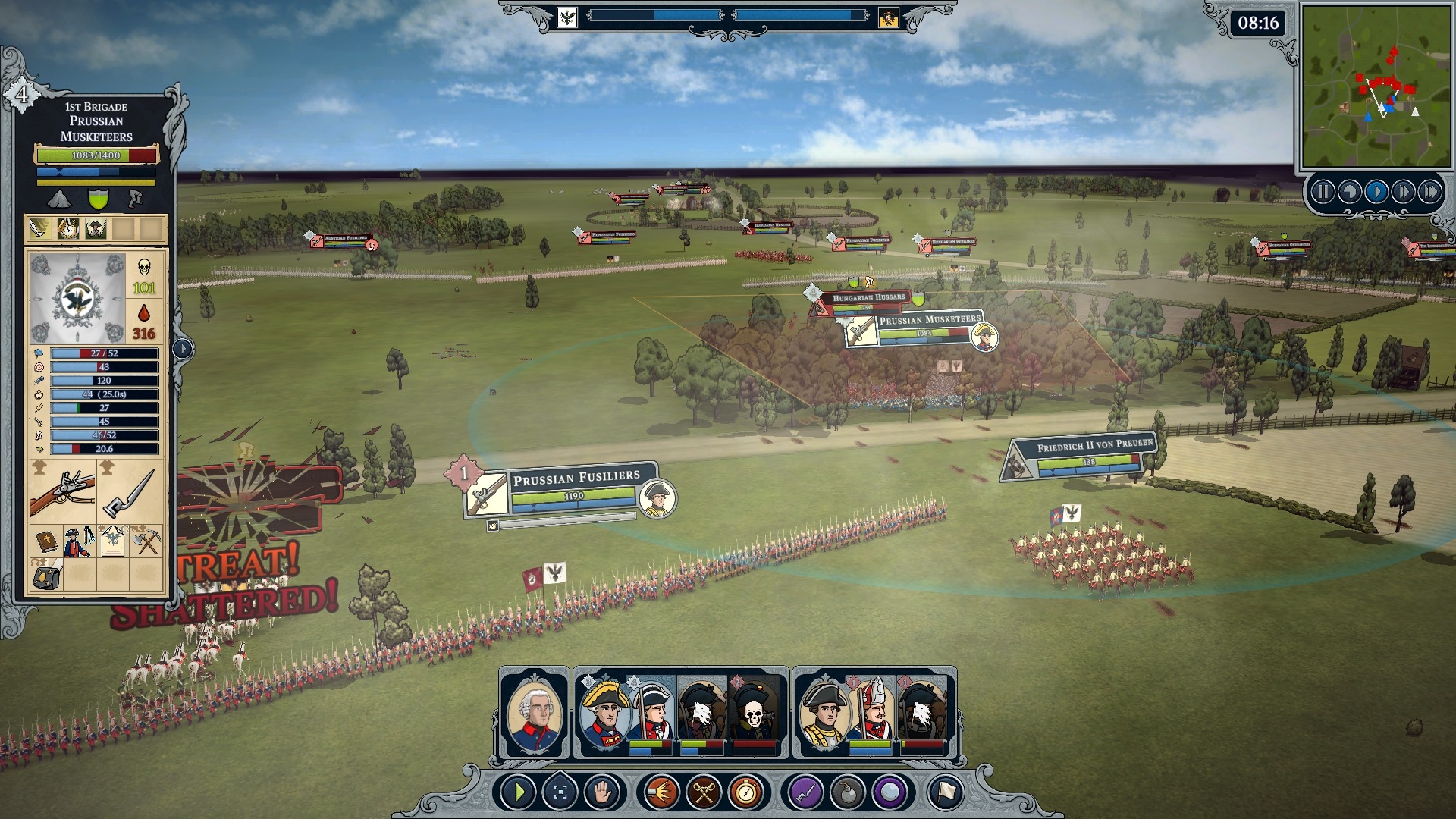Viewport: 1456px width, 819px height.
Task: Activate the stopwatch ability button
Action: pos(746,793)
